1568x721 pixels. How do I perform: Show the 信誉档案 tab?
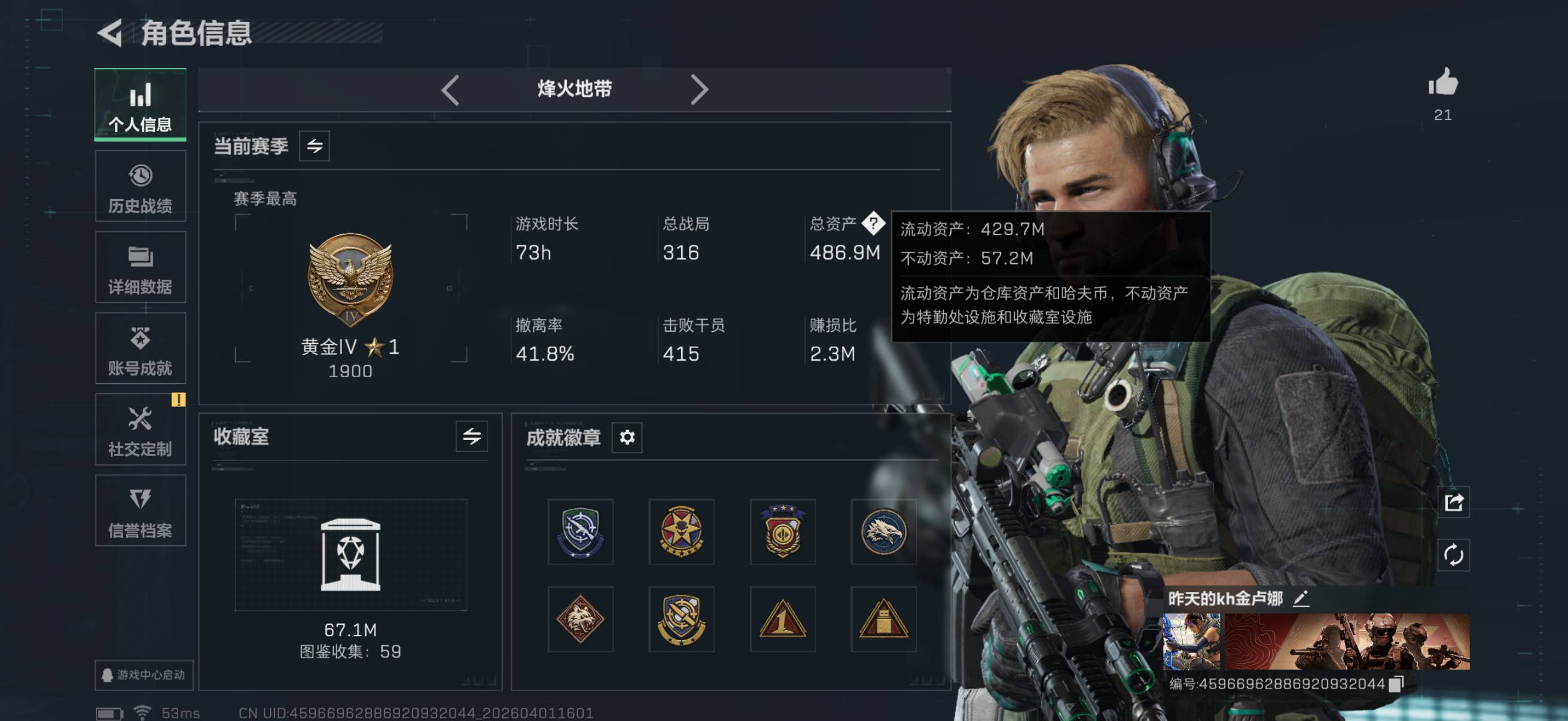pos(140,511)
